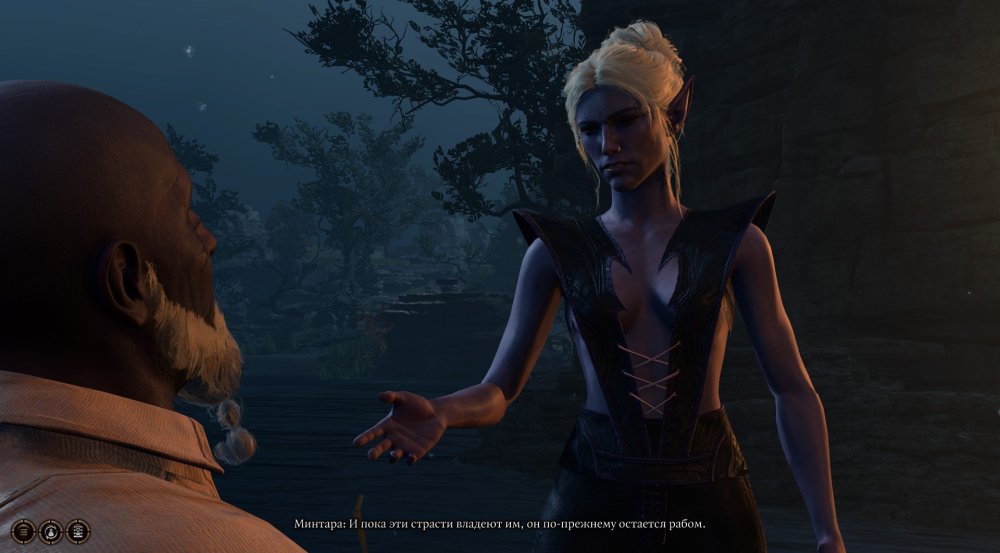Open the dialogue history log button

(24, 531)
